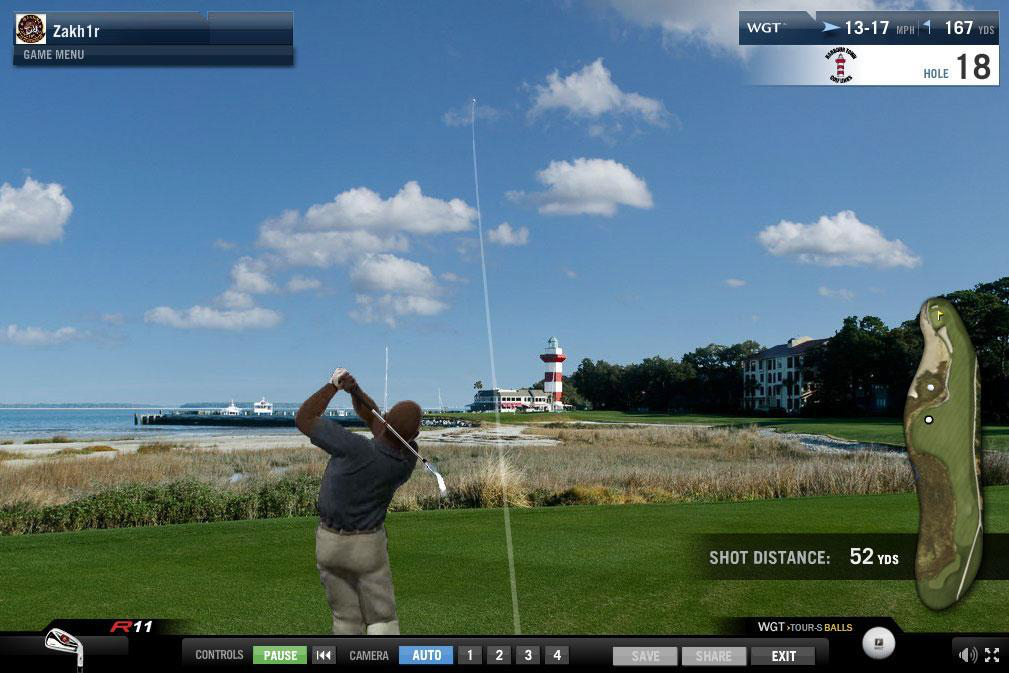Rewind the replay to the start
This screenshot has width=1009, height=673.
[323, 655]
